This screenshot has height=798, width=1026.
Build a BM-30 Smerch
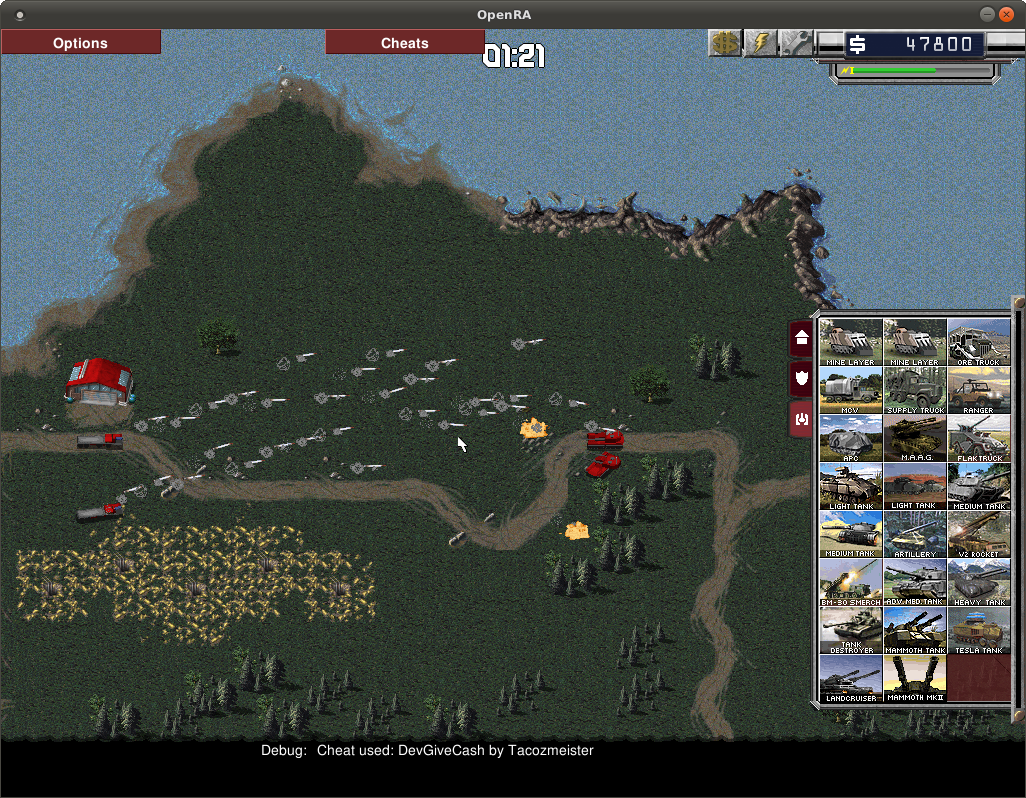pos(851,582)
